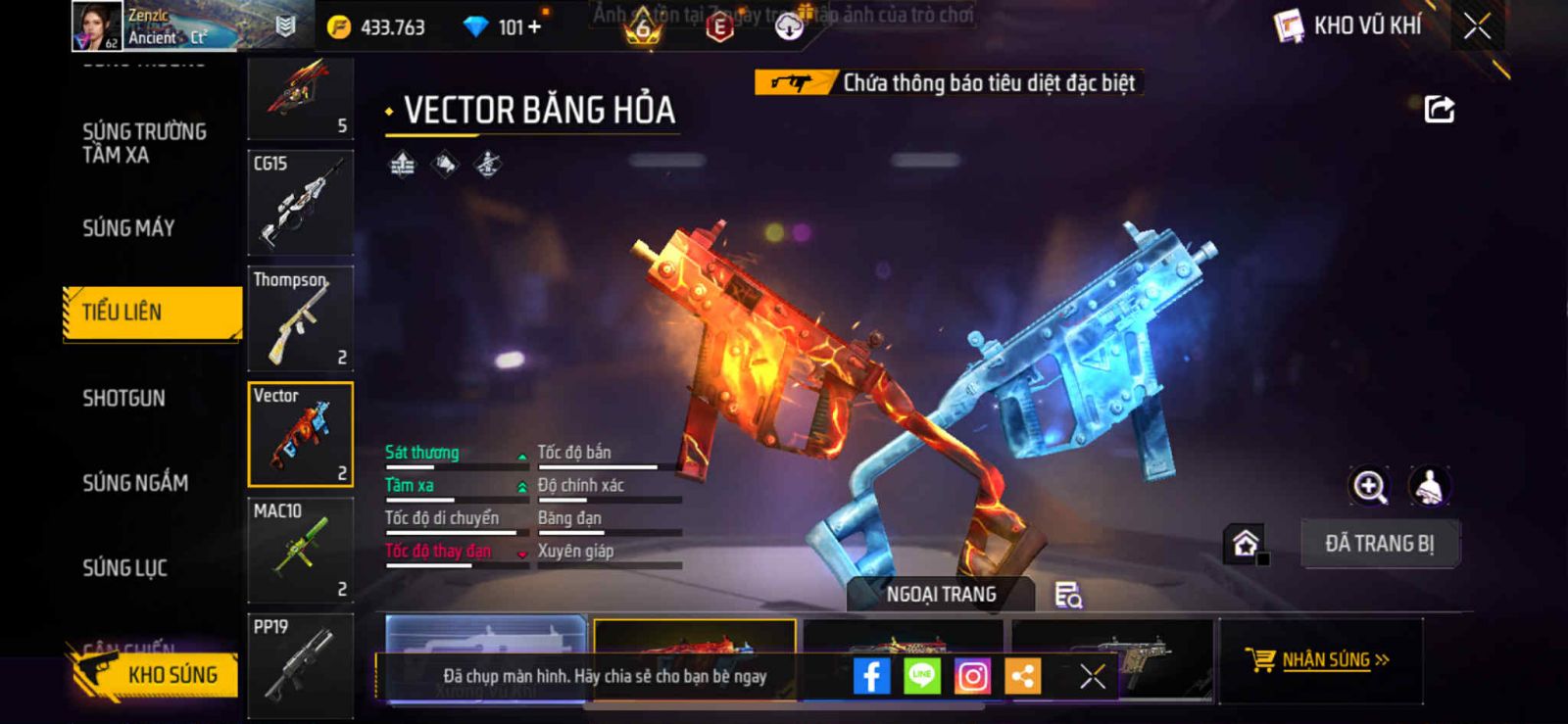Zoom in on the weapon preview
The height and width of the screenshot is (724, 1568).
click(x=1369, y=486)
